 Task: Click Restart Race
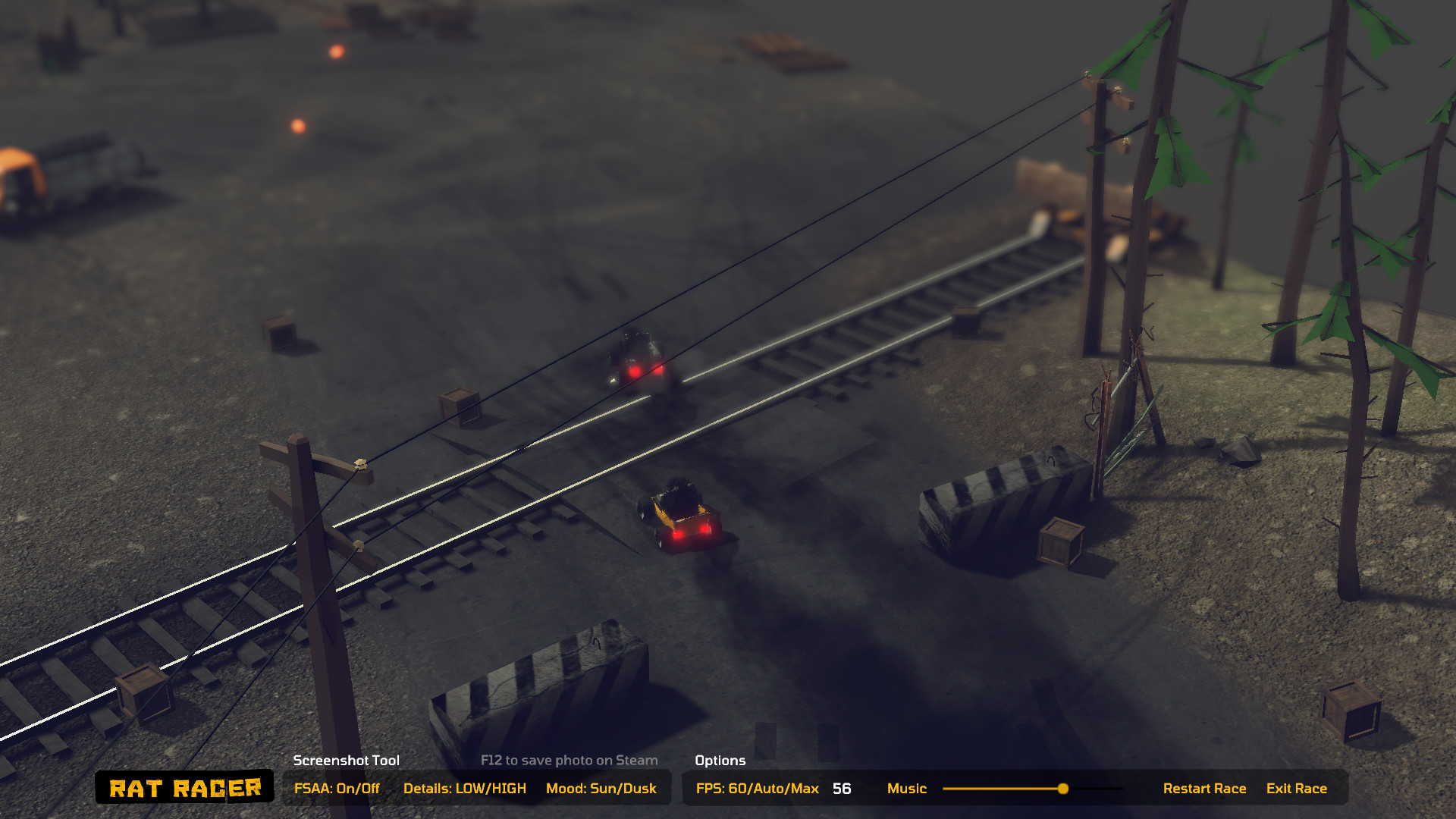[1205, 788]
